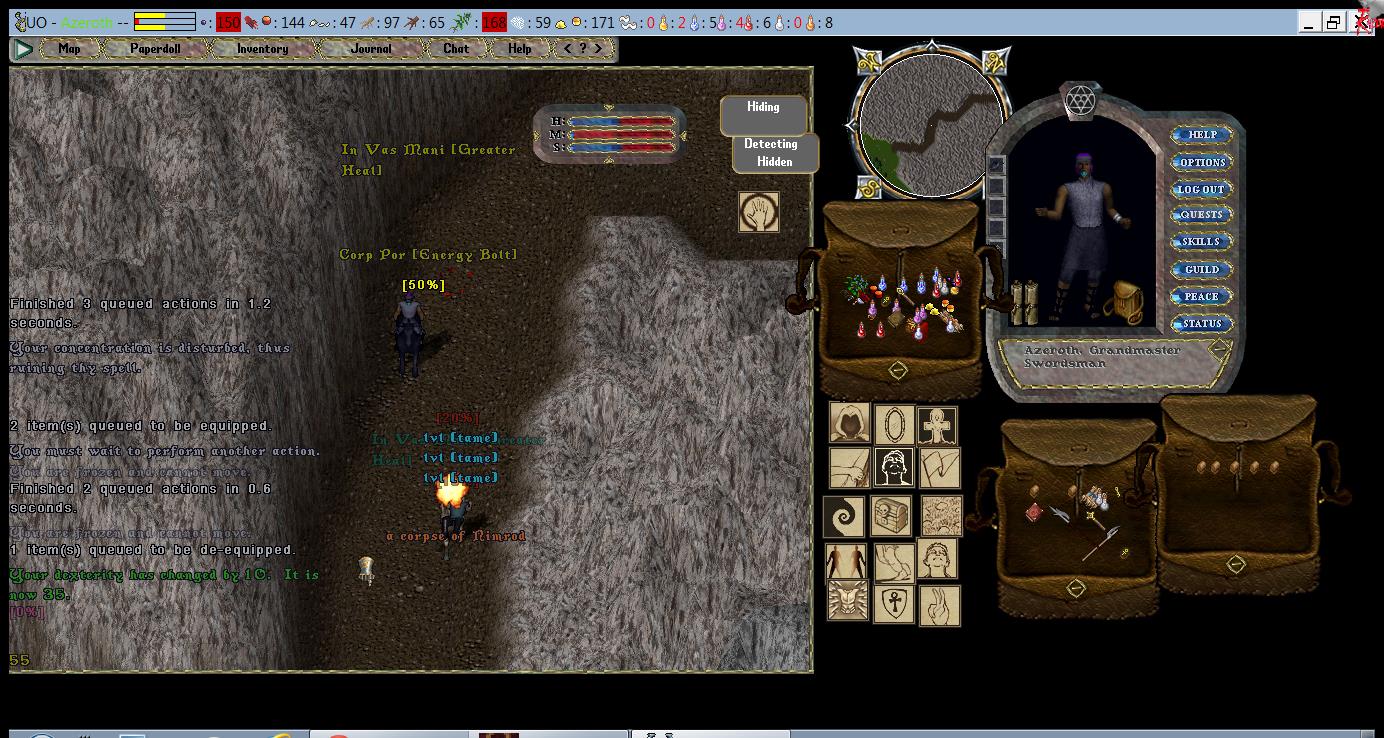Open the Inventory from the menu bar

click(x=262, y=48)
